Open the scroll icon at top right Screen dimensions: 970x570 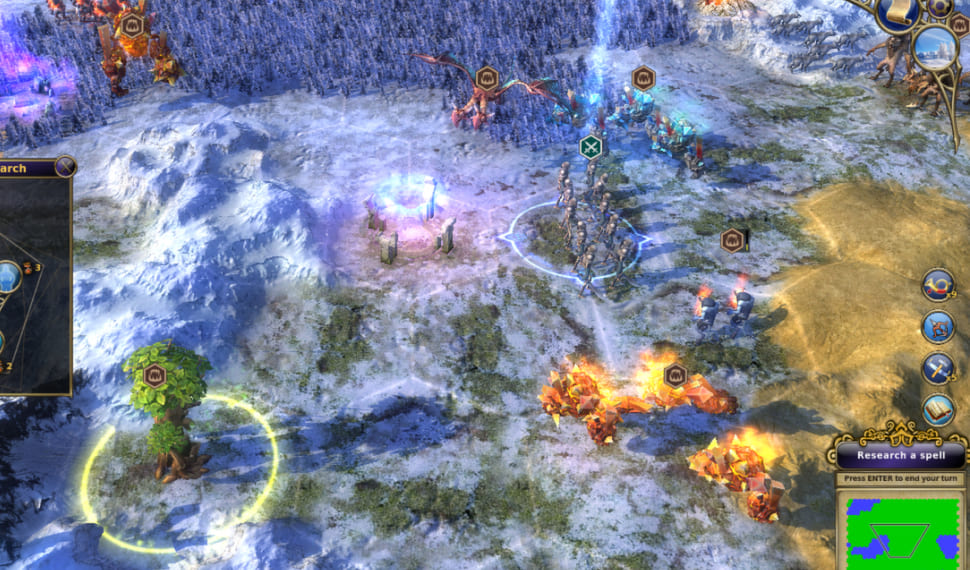pos(897,14)
